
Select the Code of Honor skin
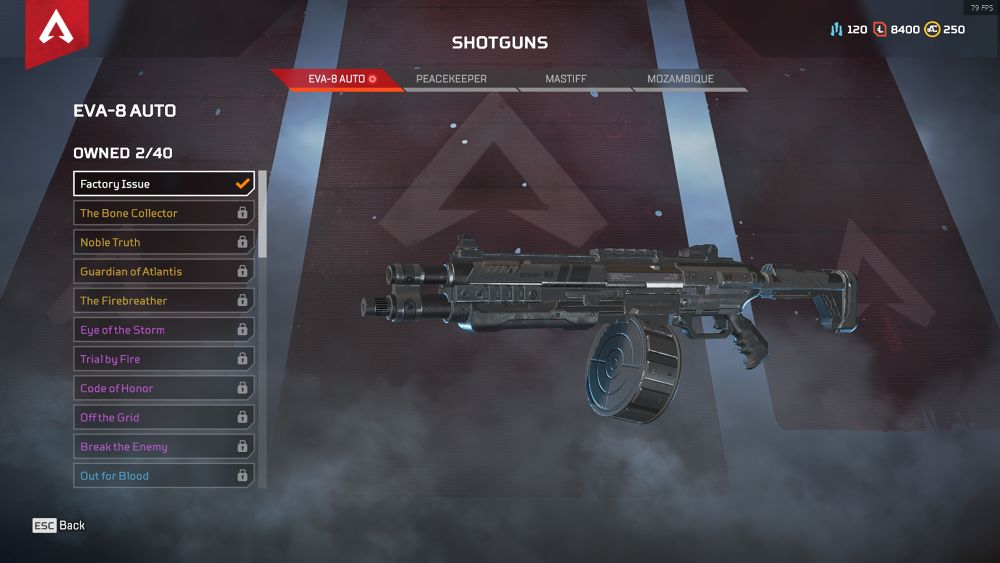pyautogui.click(x=164, y=388)
